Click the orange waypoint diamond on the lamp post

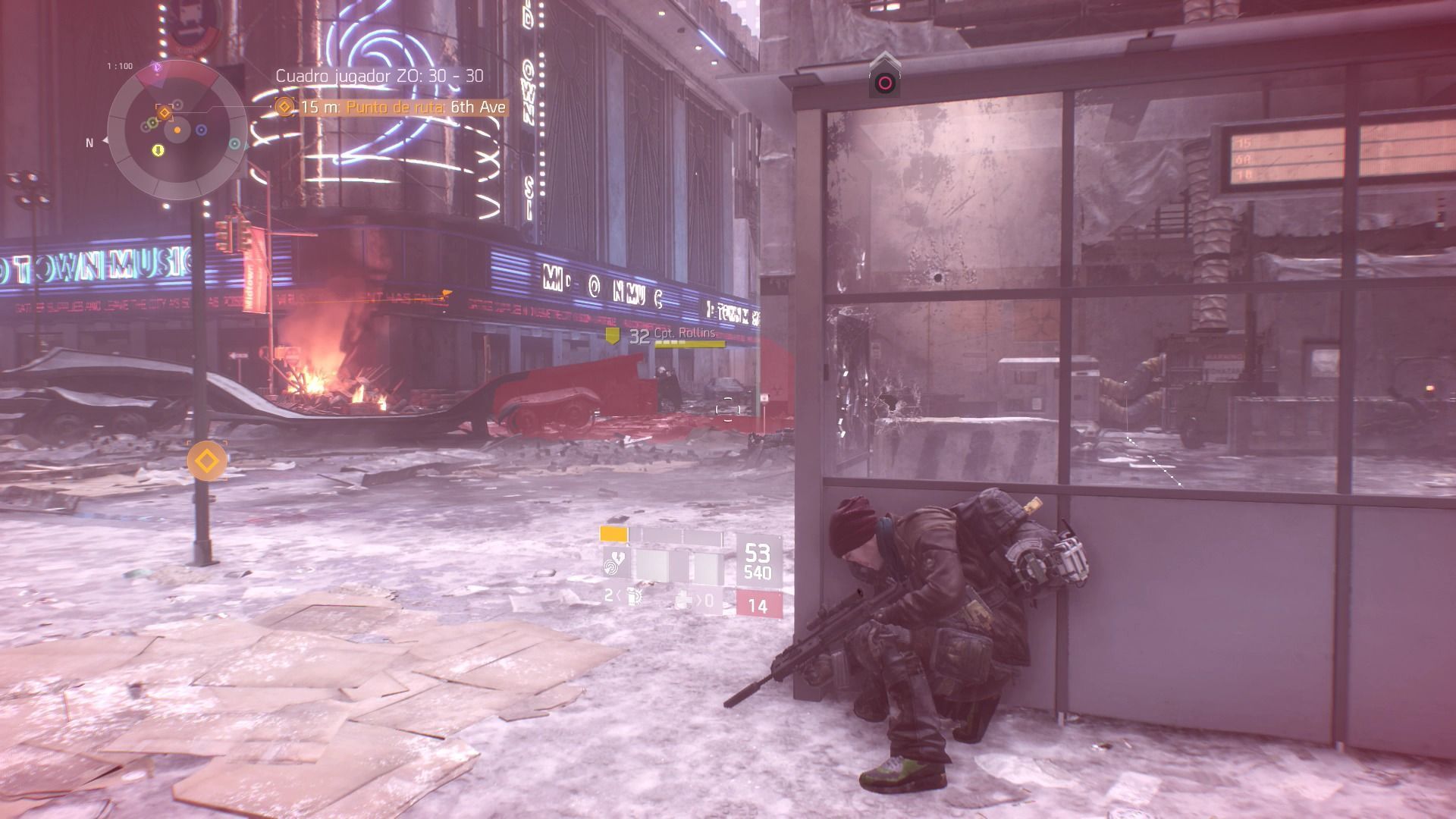pos(207,460)
